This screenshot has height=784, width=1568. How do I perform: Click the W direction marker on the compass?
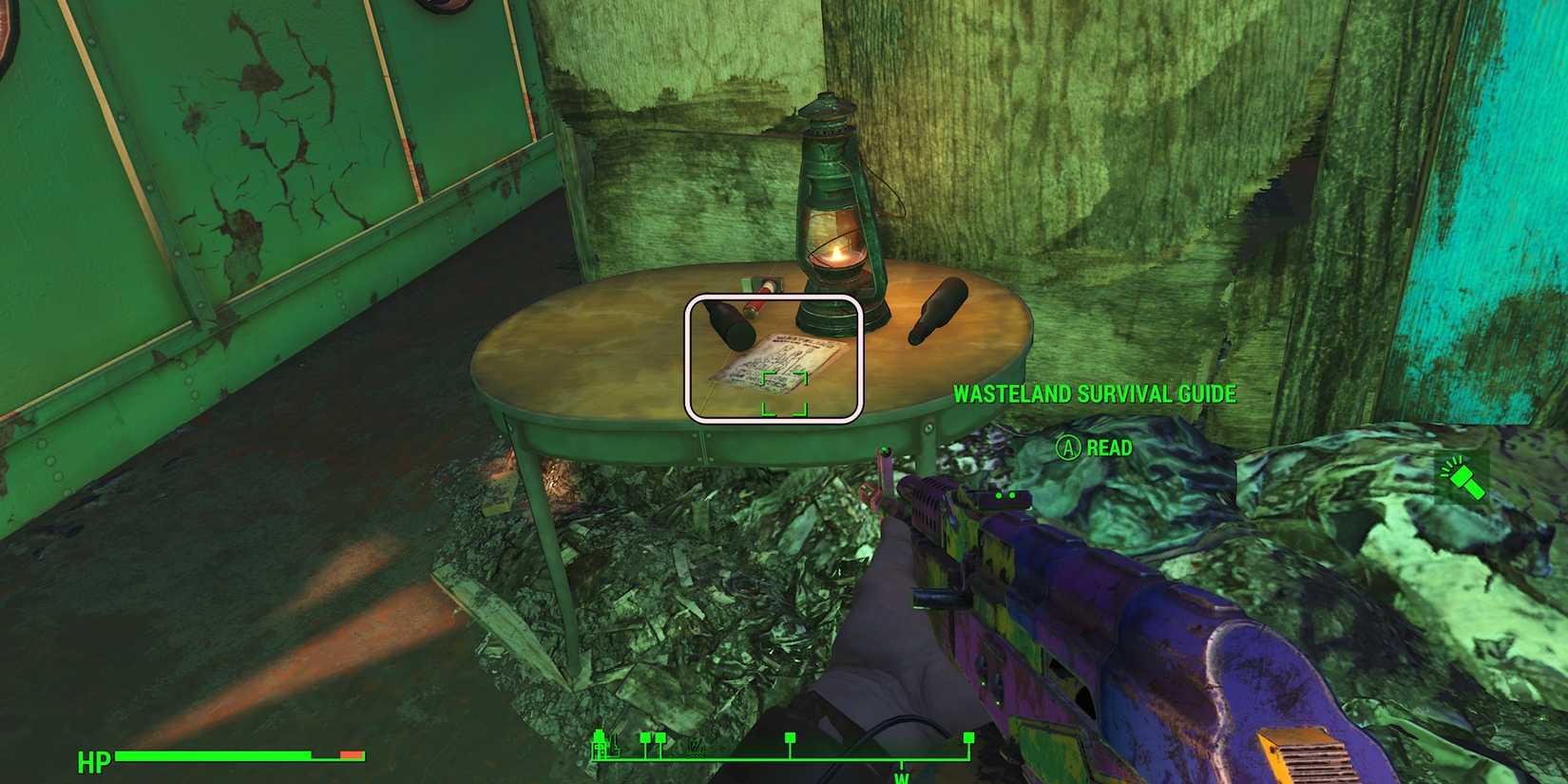tap(901, 776)
